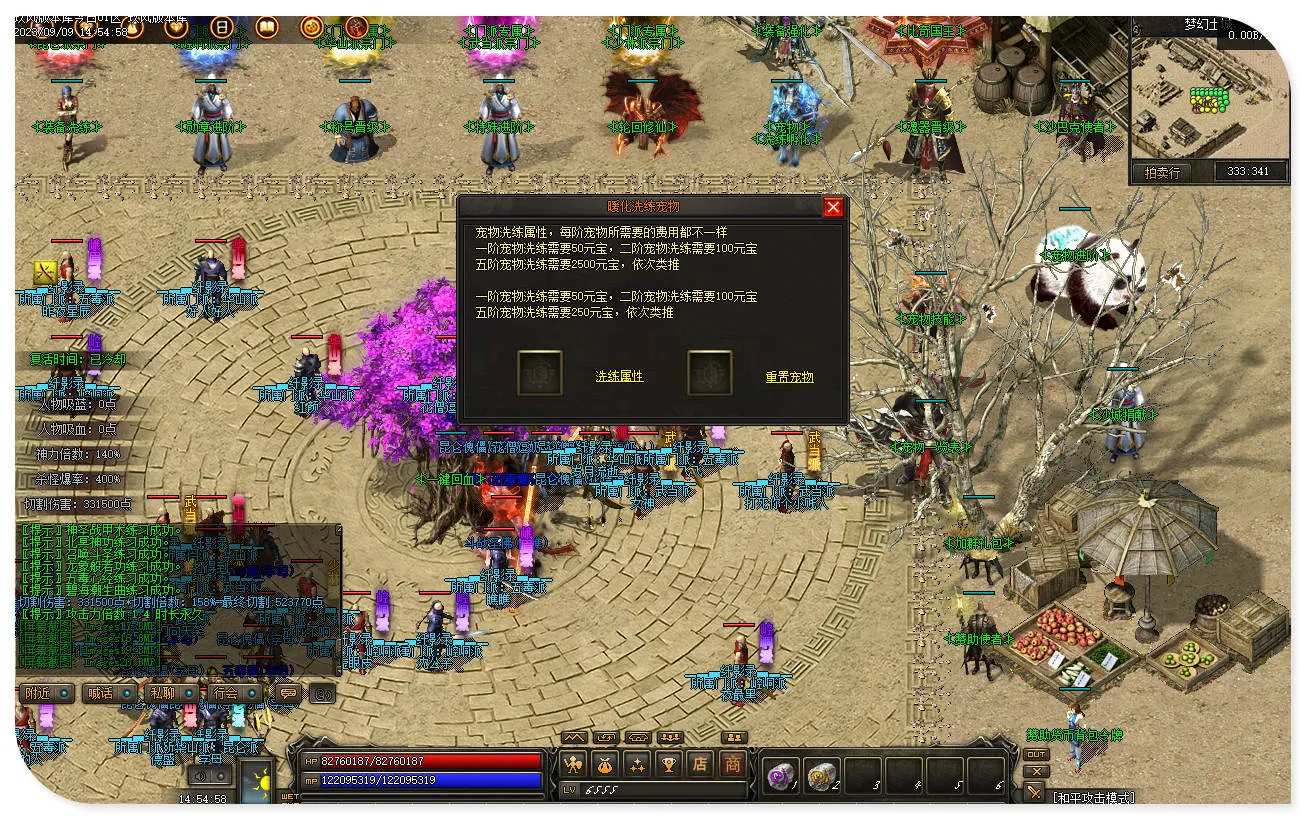Open the book icon in top bar
This screenshot has width=1306, height=819.
(x=267, y=27)
